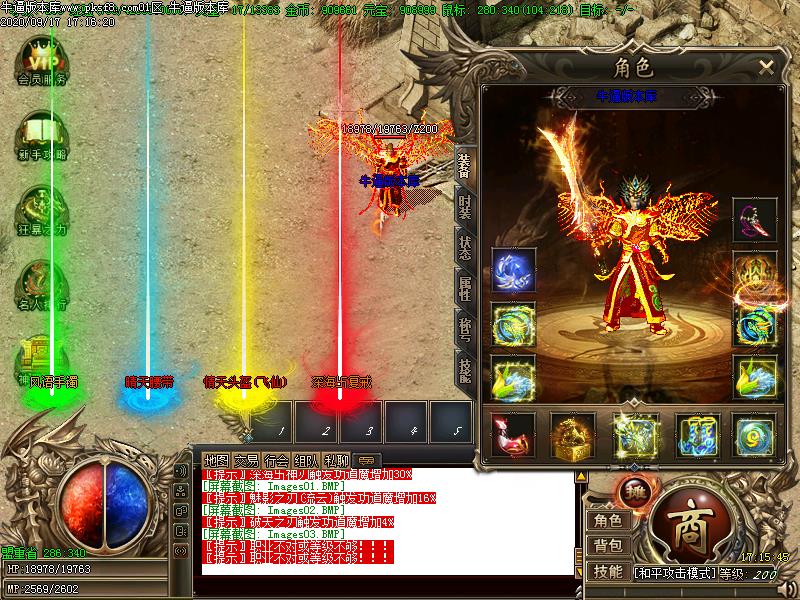
Task: Open the VIP 会员服务 menu
Action: (x=41, y=58)
